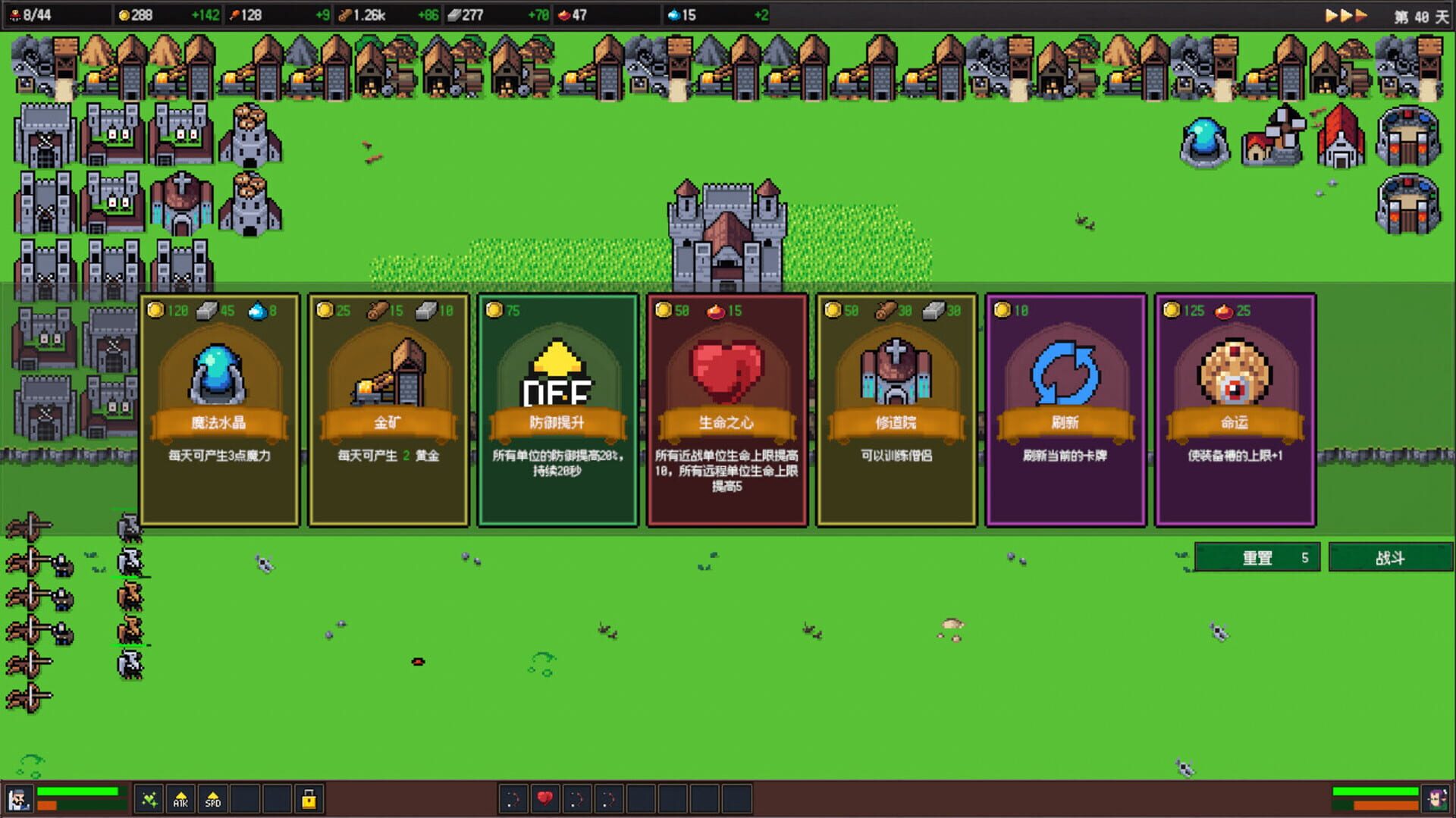Choose the 防御提升 DEF boost card
The width and height of the screenshot is (1456, 818).
pyautogui.click(x=558, y=409)
